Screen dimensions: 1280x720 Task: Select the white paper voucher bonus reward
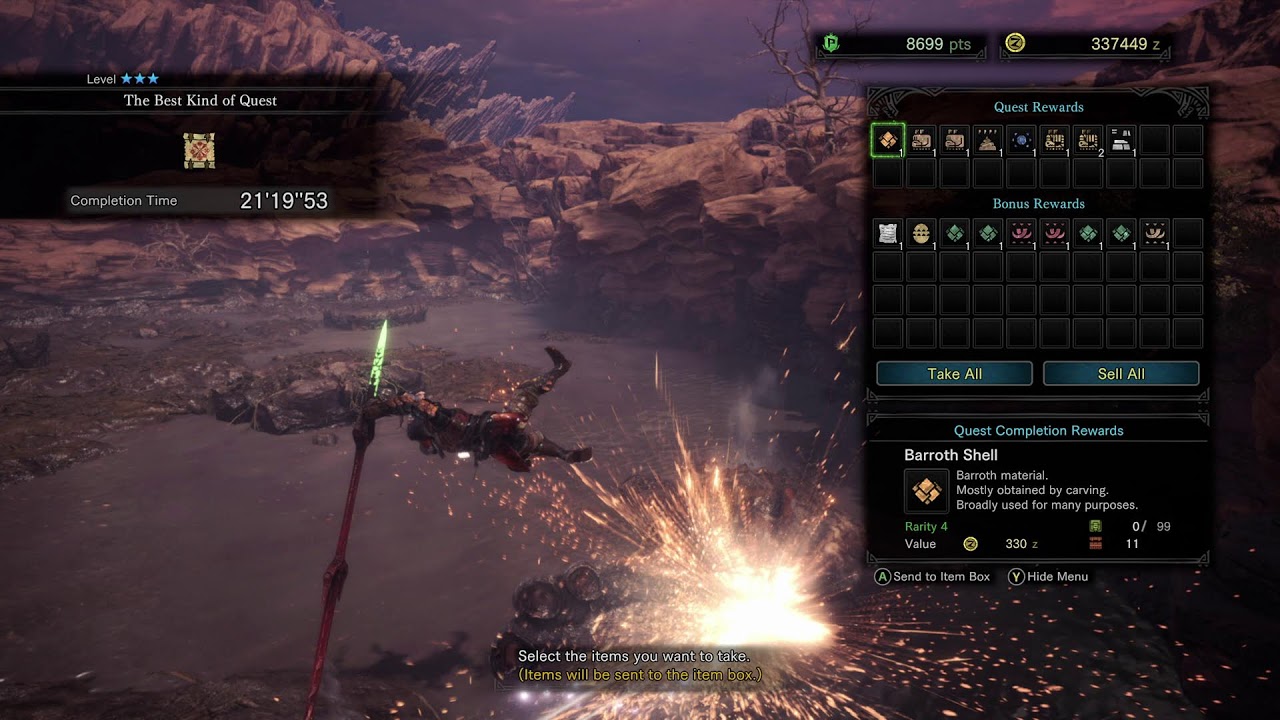pyautogui.click(x=888, y=234)
